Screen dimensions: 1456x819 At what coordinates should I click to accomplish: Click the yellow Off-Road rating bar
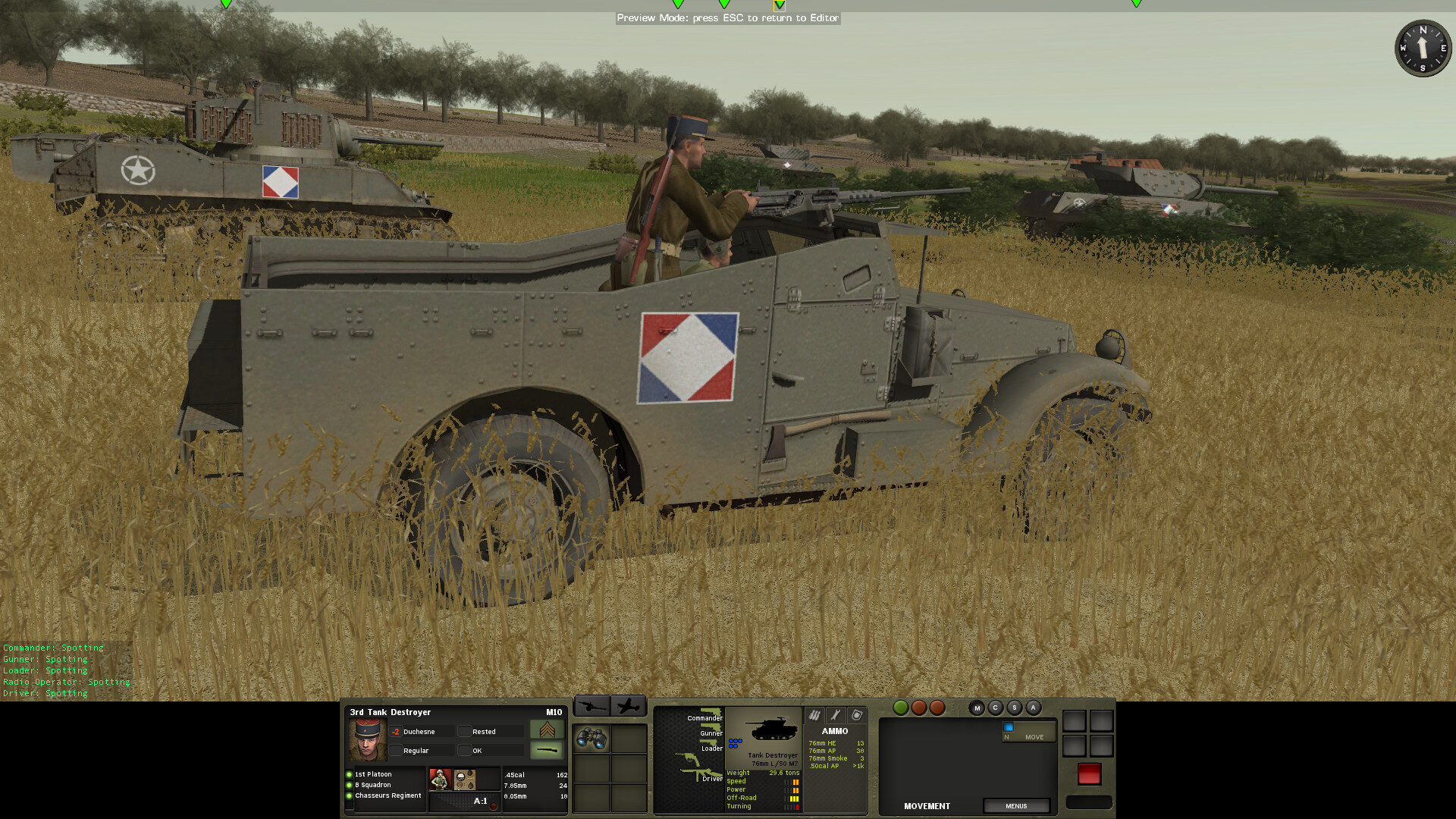point(793,798)
